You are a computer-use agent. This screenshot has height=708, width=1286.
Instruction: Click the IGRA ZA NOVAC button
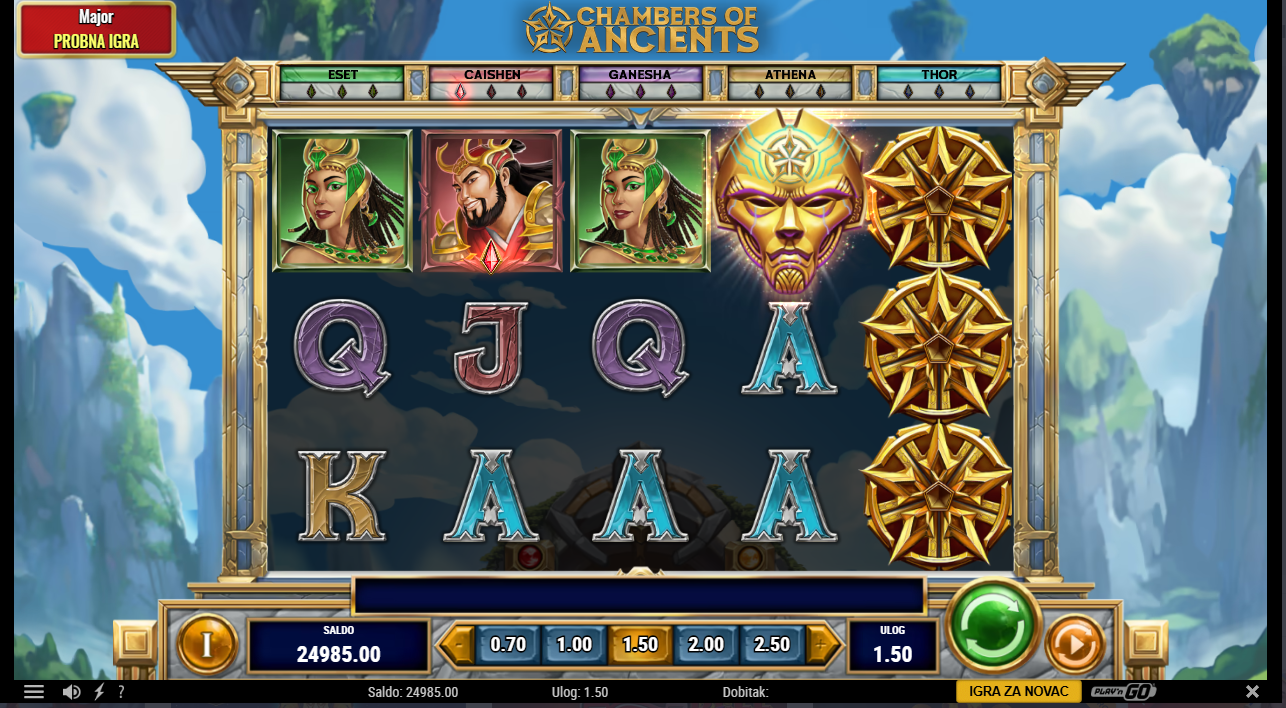1019,691
